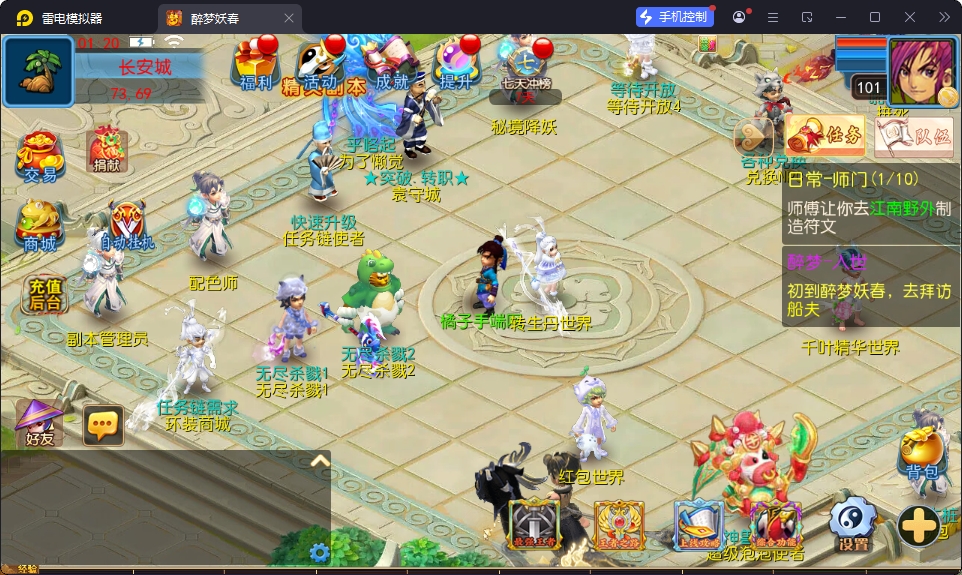Switch to the 队伍 team tab
This screenshot has height=575, width=962.
tap(914, 138)
